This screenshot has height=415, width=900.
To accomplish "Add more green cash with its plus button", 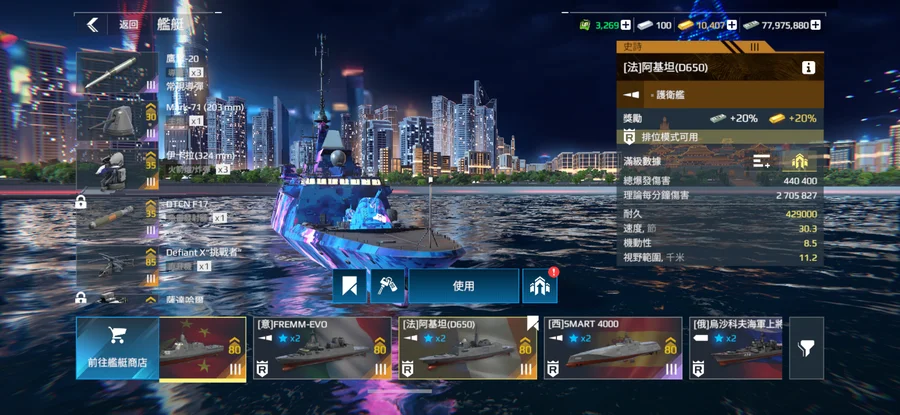I will tap(625, 25).
